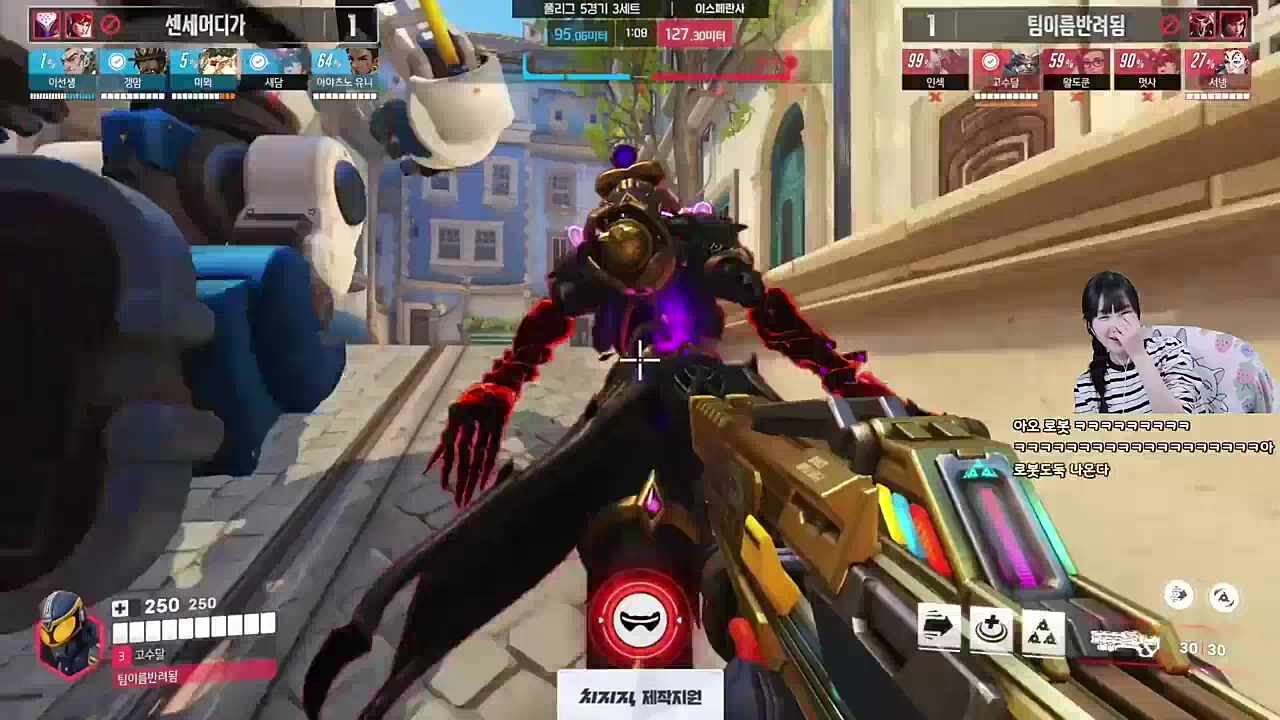Spectate red team player 알도쿤
This screenshot has width=1280, height=720.
1076,70
